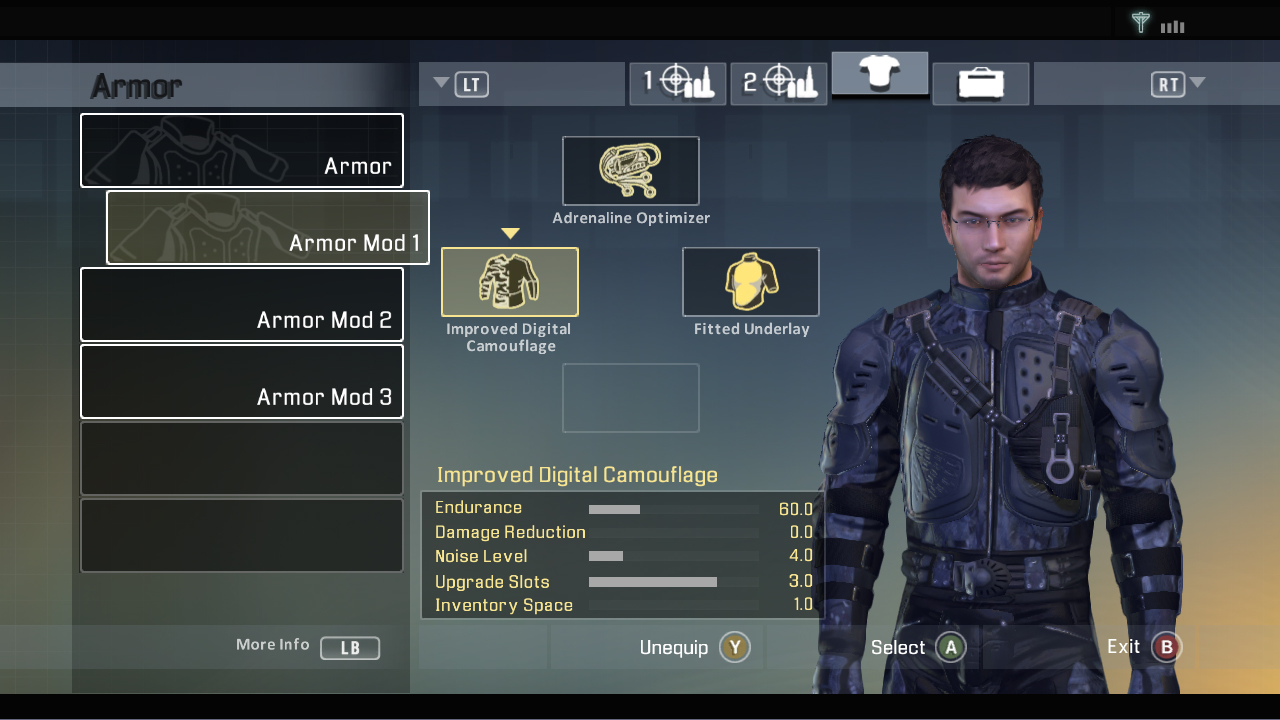The width and height of the screenshot is (1280, 720).
Task: Open the gadgets briefcase category icon
Action: pos(980,83)
